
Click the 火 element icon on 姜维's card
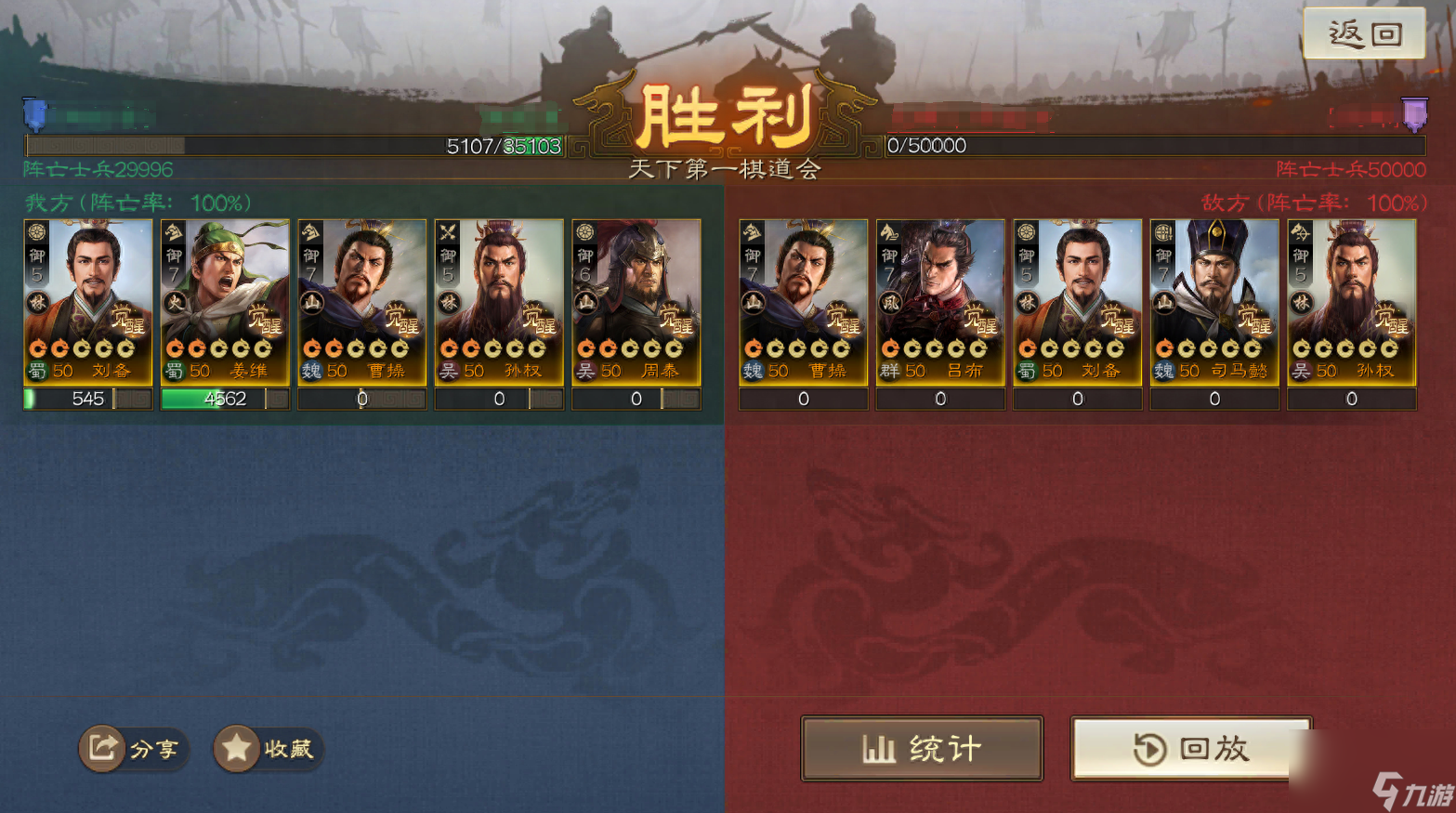click(x=173, y=301)
